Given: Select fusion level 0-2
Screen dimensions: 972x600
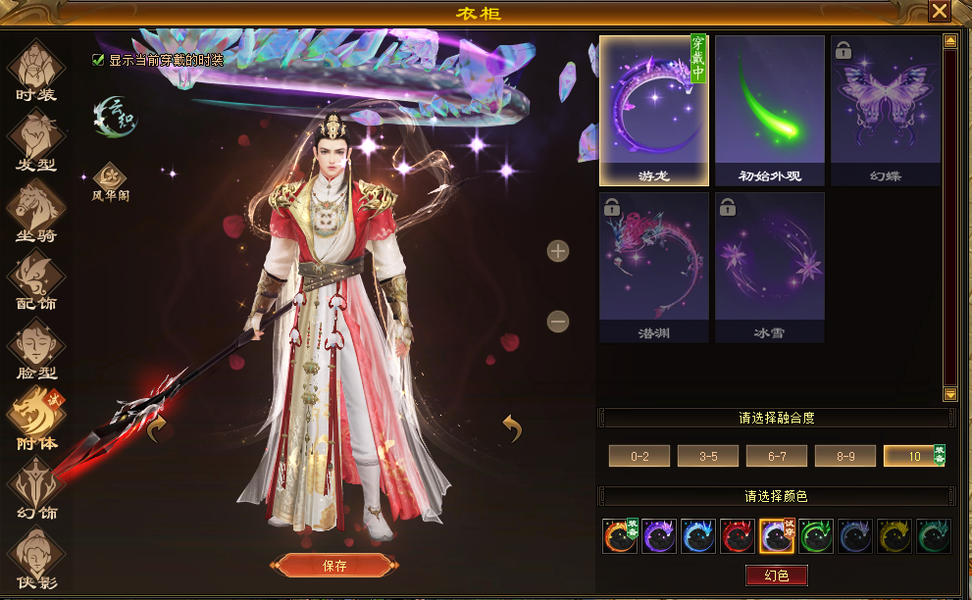Looking at the screenshot, I should pos(639,456).
